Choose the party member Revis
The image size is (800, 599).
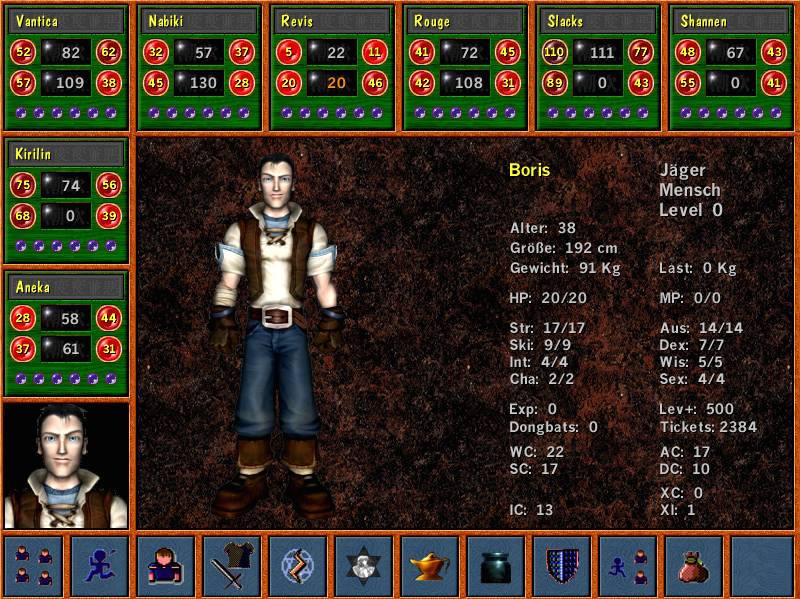click(x=332, y=67)
